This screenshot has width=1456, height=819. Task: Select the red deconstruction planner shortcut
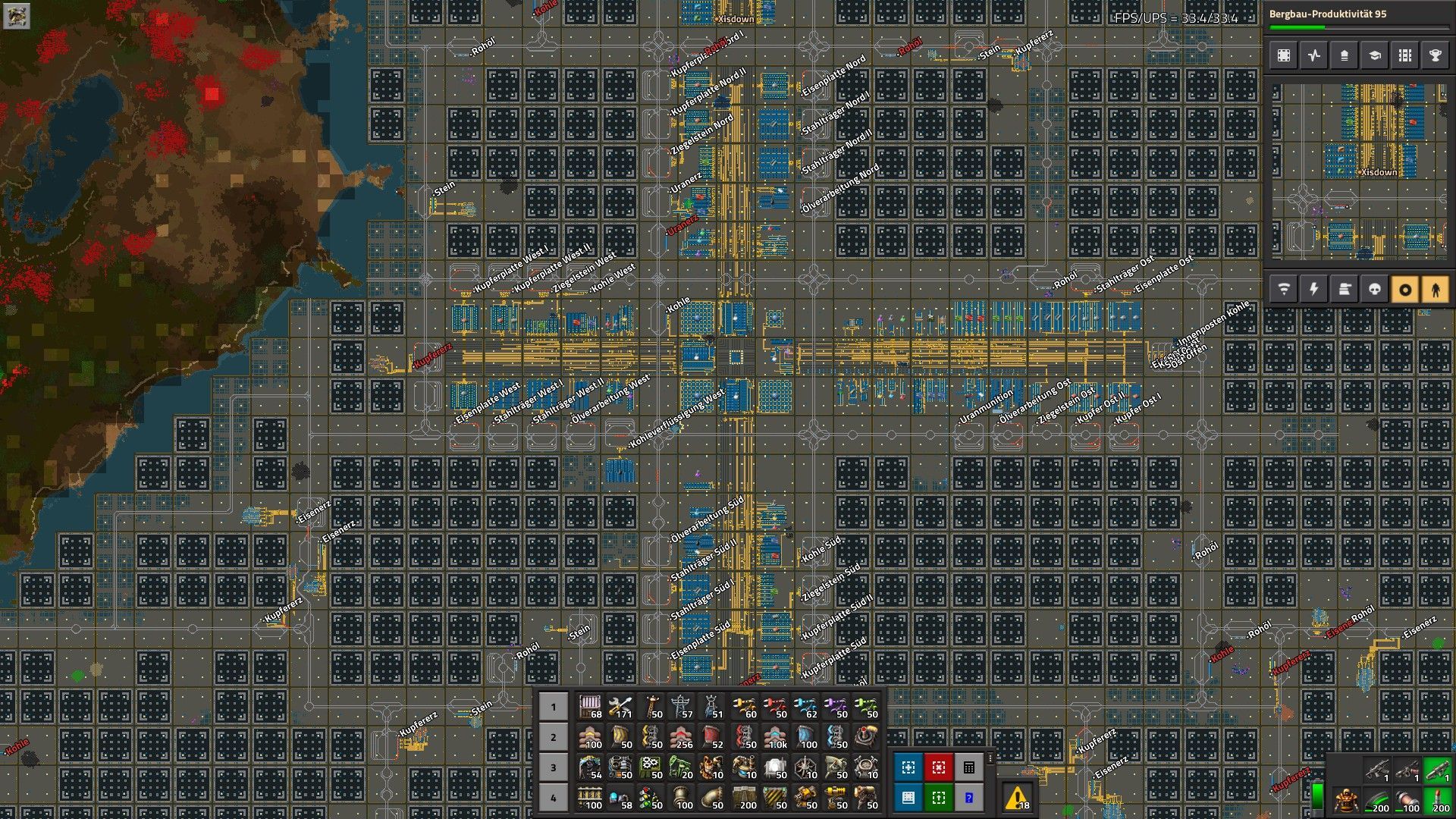click(938, 767)
